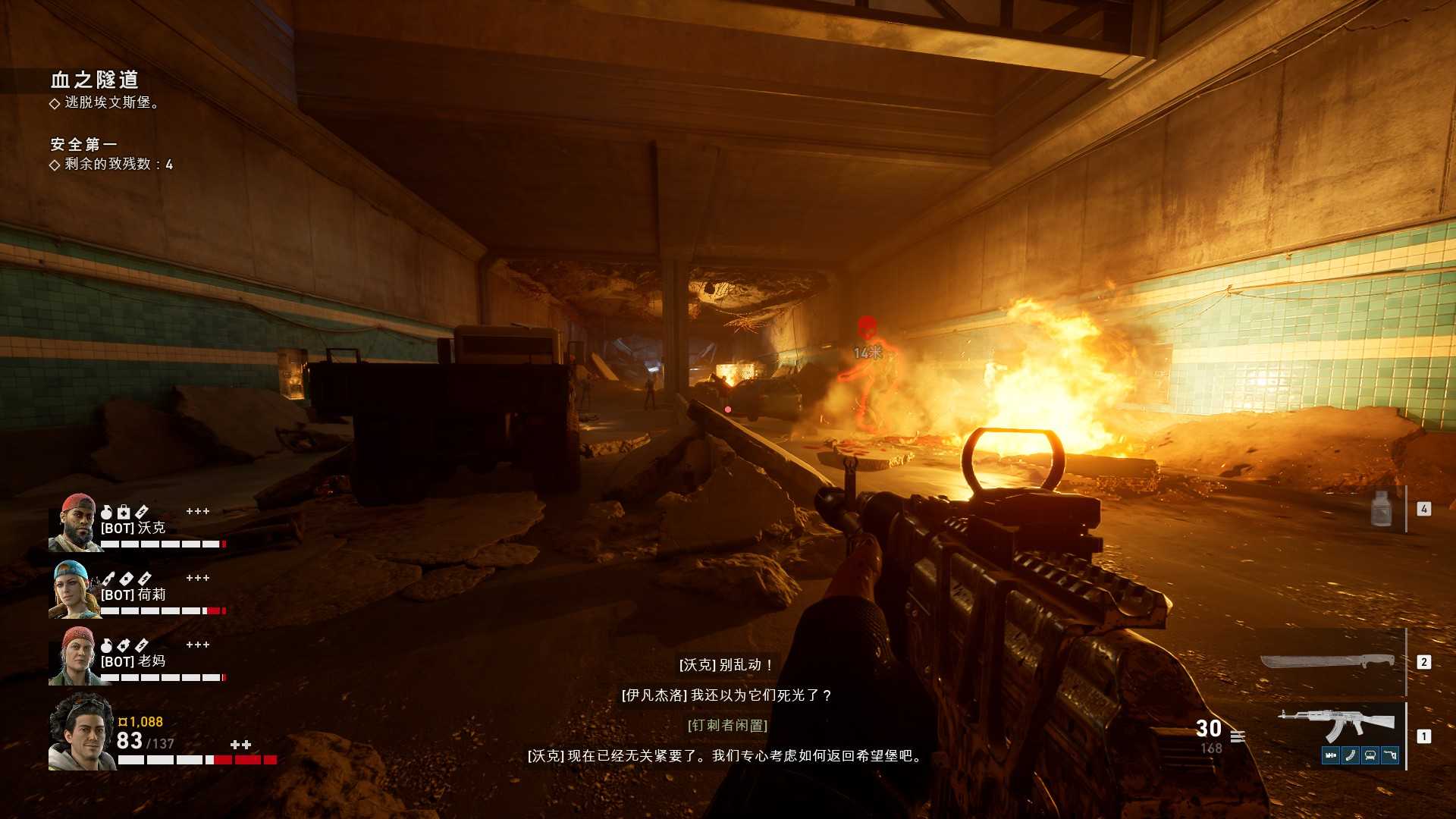Select the AK rifle primary weapon slot
Viewport: 1456px width, 819px height.
pyautogui.click(x=1336, y=726)
